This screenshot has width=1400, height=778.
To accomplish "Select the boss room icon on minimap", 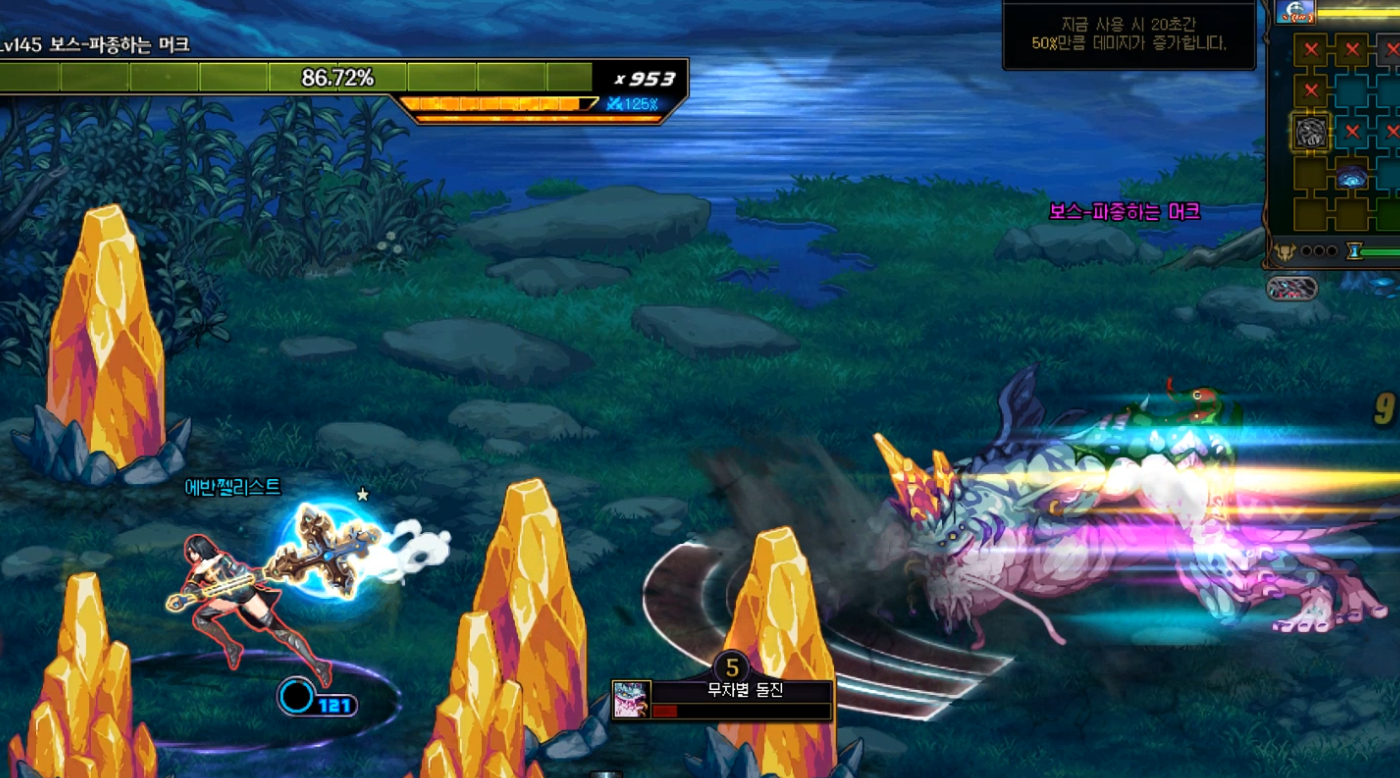I will [x=1311, y=132].
